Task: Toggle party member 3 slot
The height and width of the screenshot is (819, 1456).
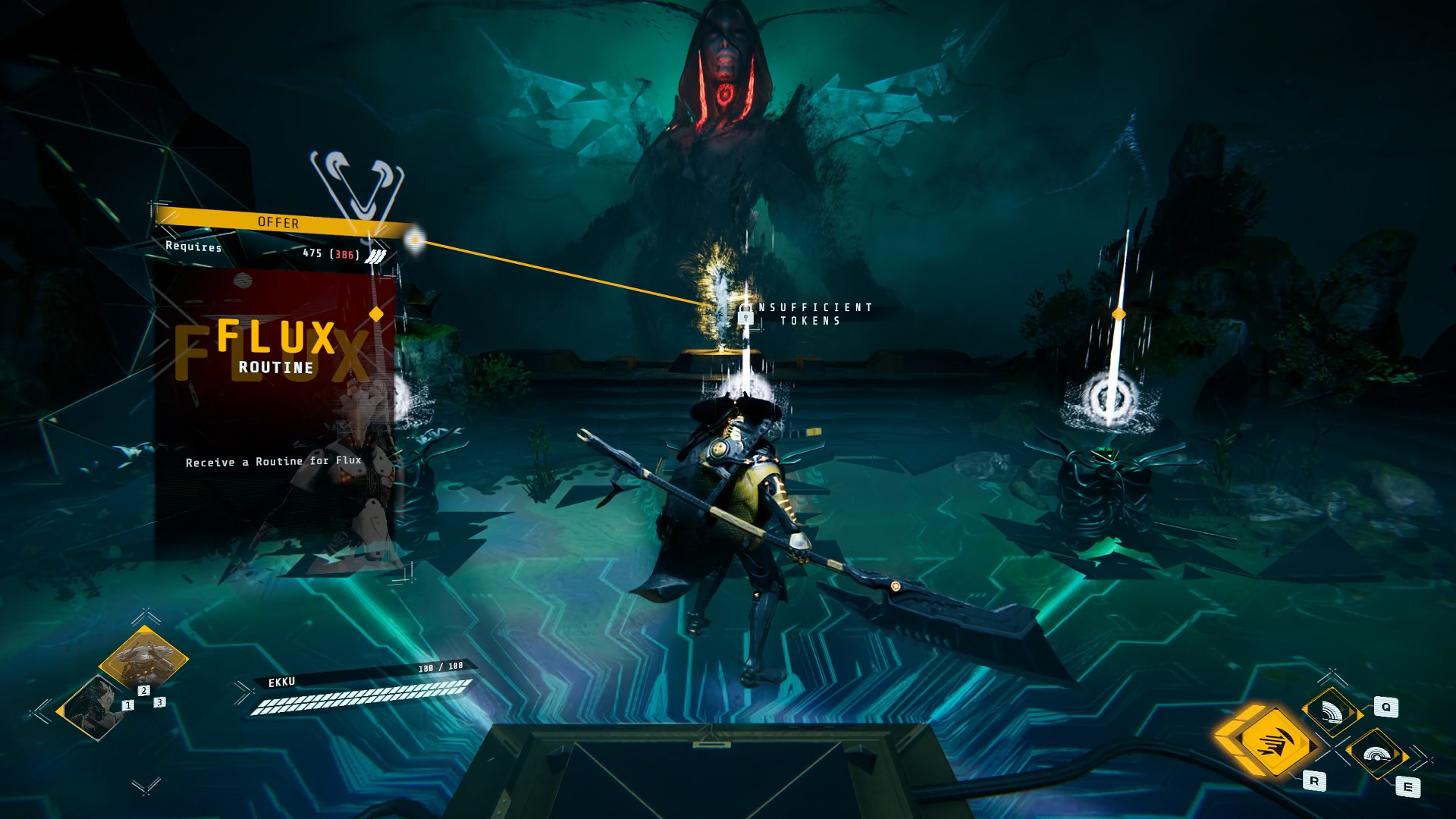Action: click(159, 702)
